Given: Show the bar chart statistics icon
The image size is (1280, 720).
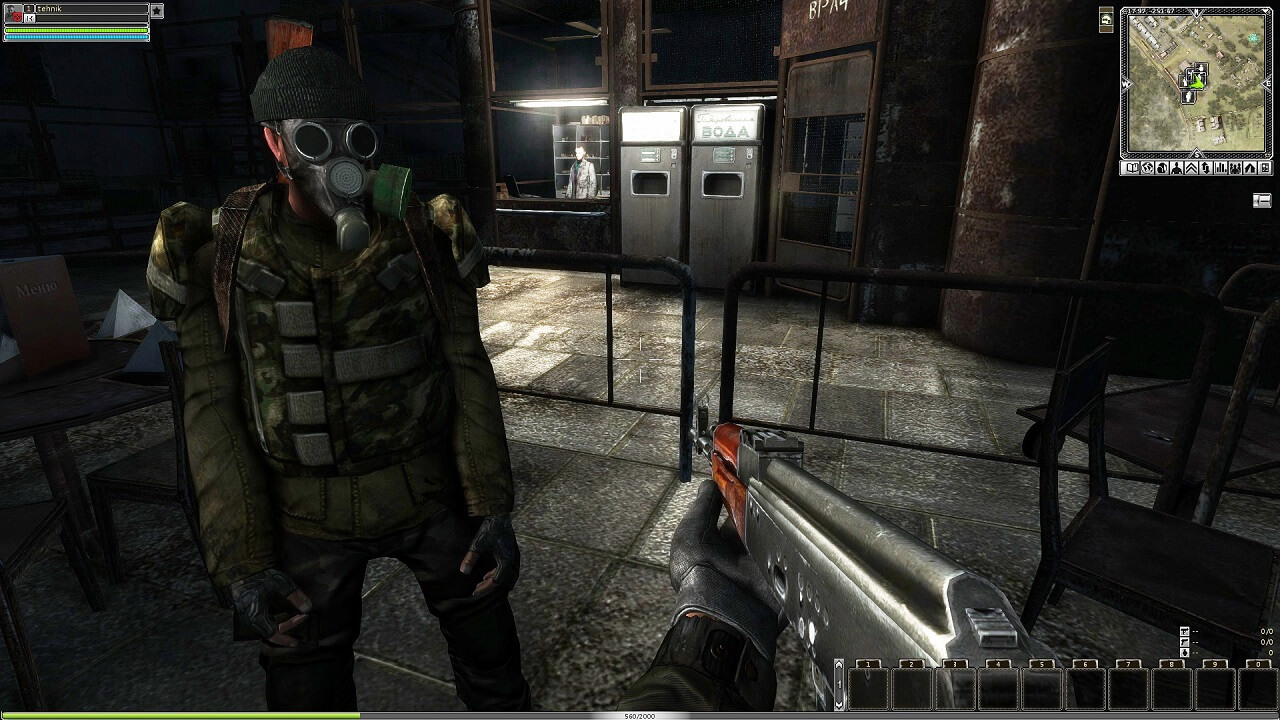Looking at the screenshot, I should click(1221, 168).
